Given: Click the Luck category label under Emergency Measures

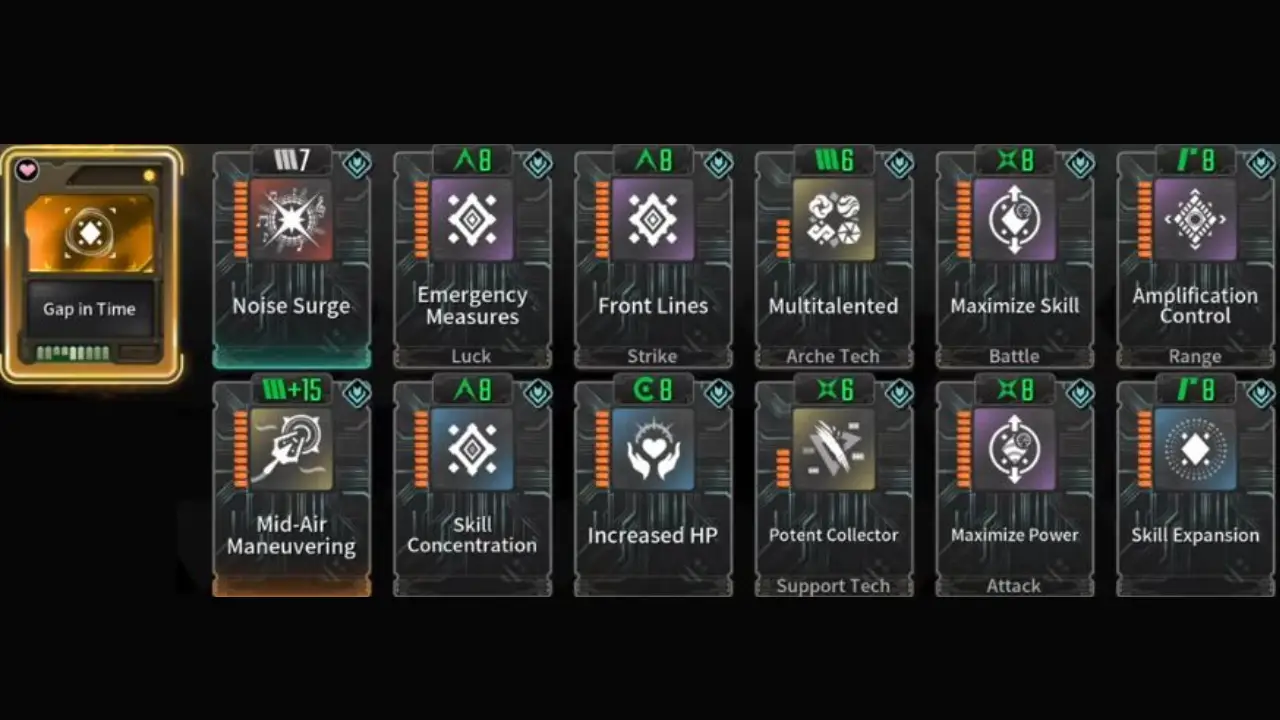Looking at the screenshot, I should point(471,355).
